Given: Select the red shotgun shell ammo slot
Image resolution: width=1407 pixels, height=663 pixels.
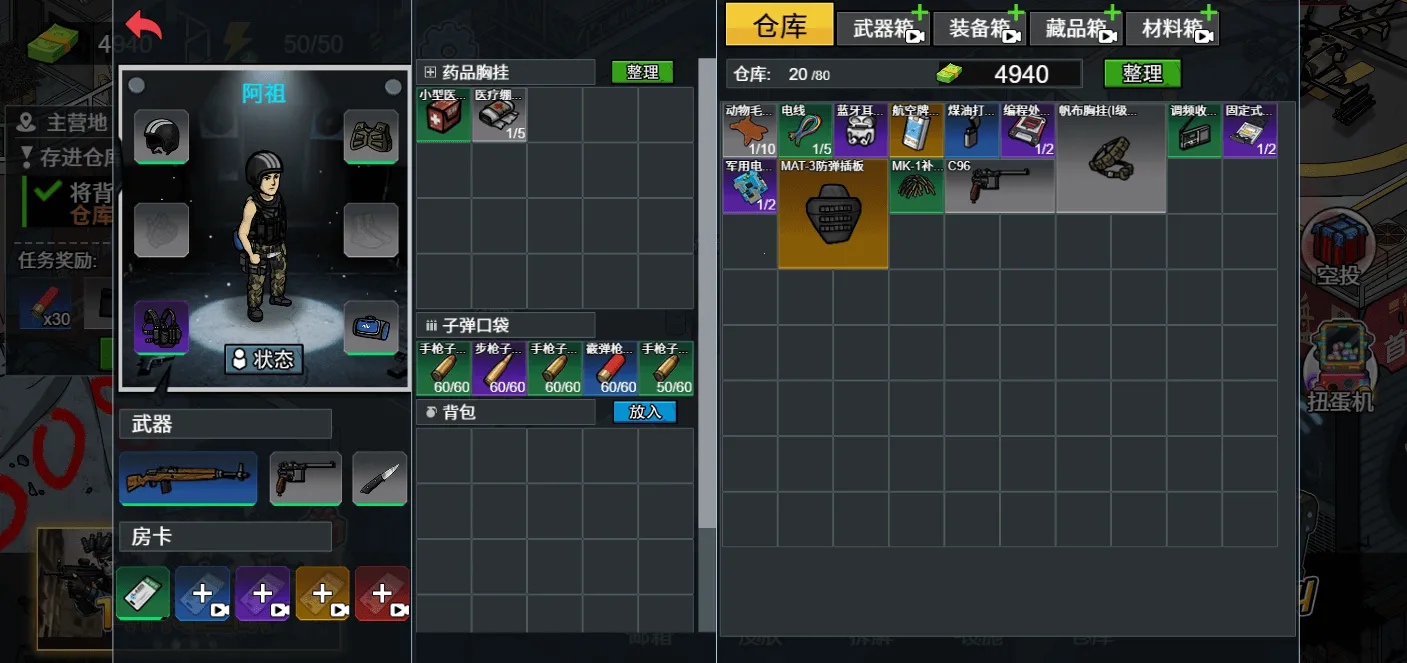Looking at the screenshot, I should (x=610, y=369).
